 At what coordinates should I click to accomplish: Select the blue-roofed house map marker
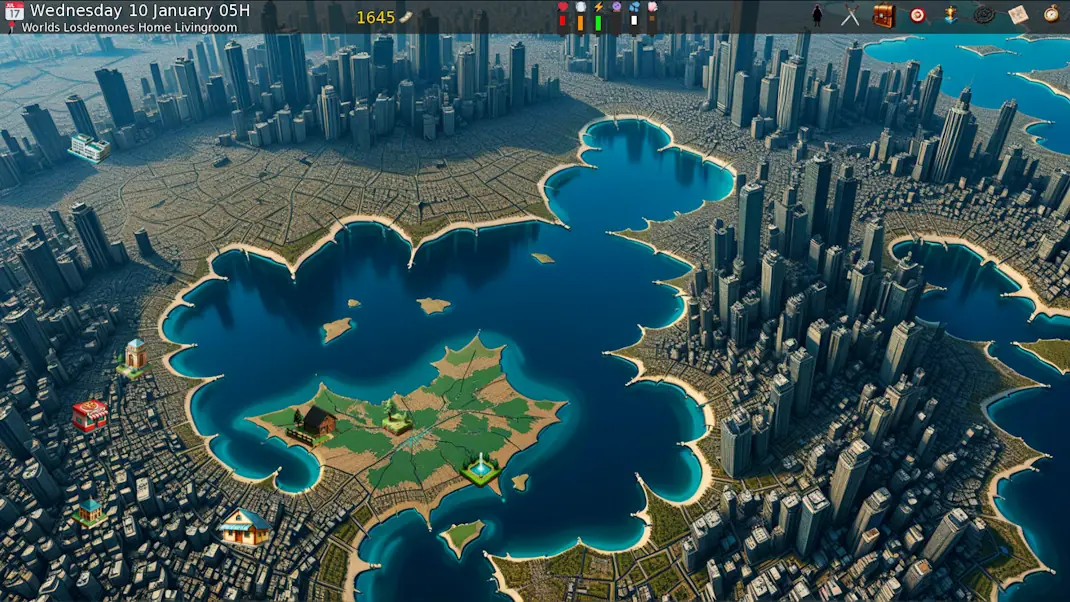[x=245, y=526]
